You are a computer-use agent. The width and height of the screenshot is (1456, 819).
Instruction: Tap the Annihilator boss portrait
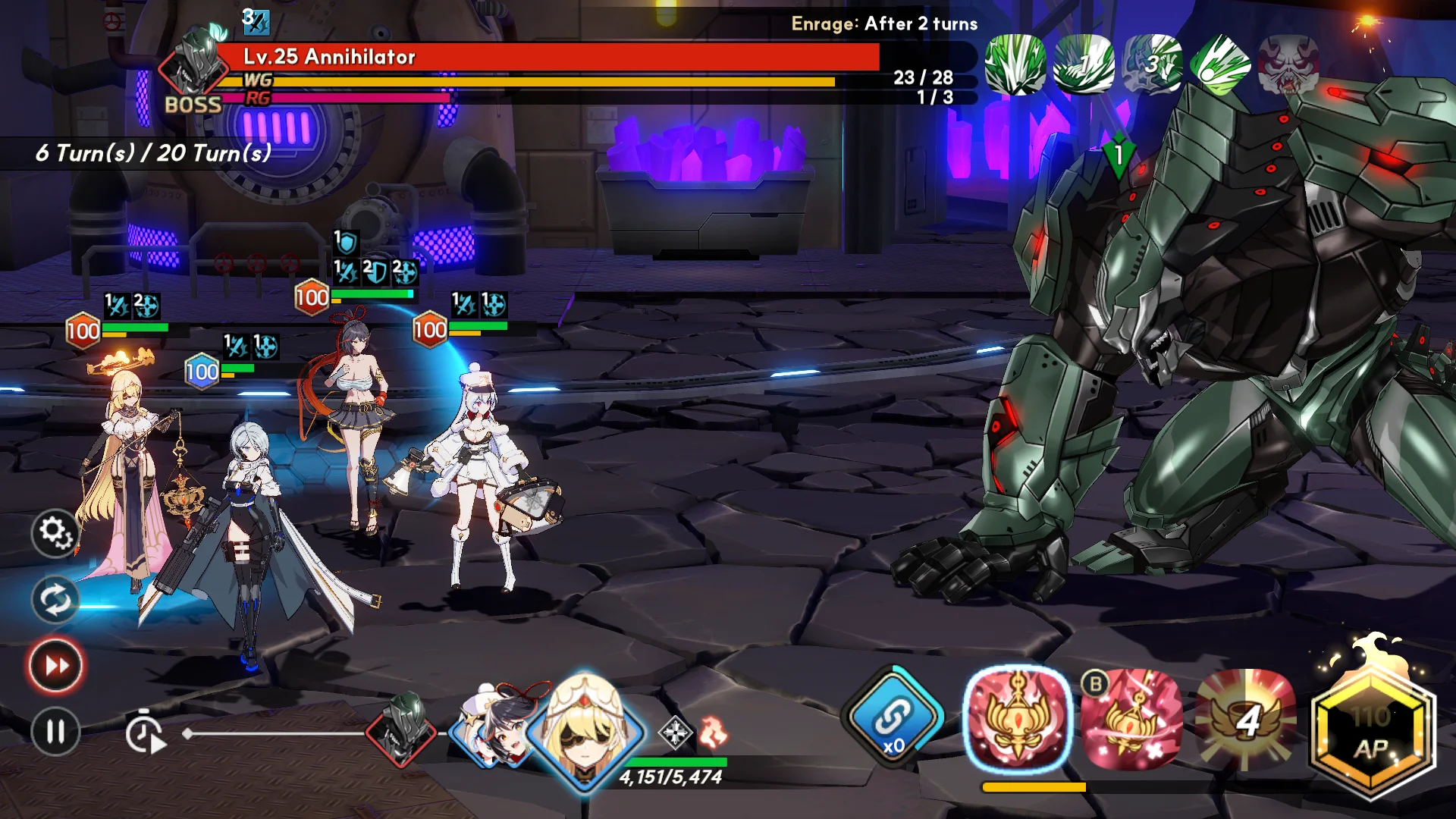click(191, 67)
